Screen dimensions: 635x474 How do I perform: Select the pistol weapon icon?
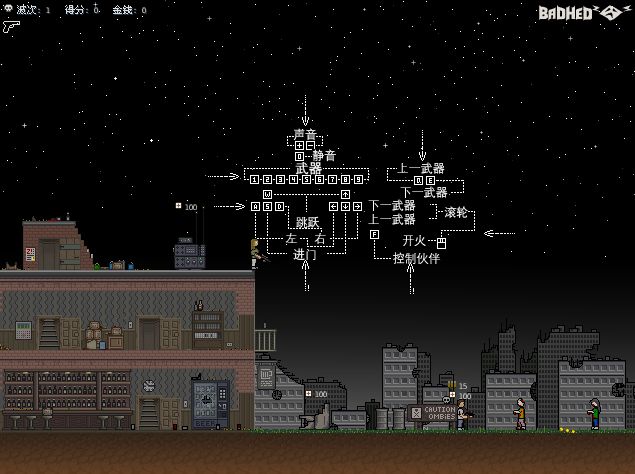[x=12, y=28]
